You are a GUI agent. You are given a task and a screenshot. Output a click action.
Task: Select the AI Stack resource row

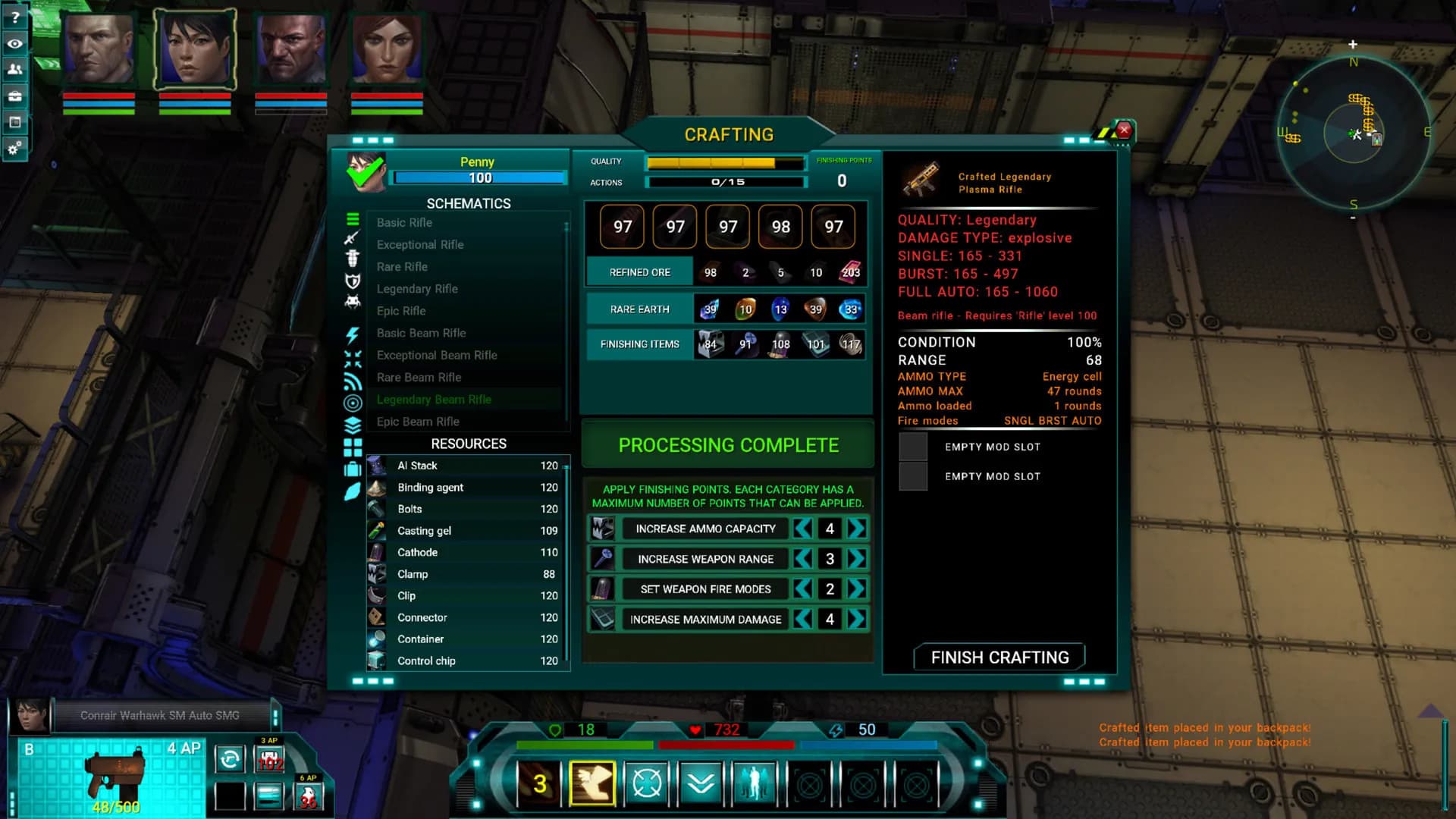pyautogui.click(x=466, y=466)
